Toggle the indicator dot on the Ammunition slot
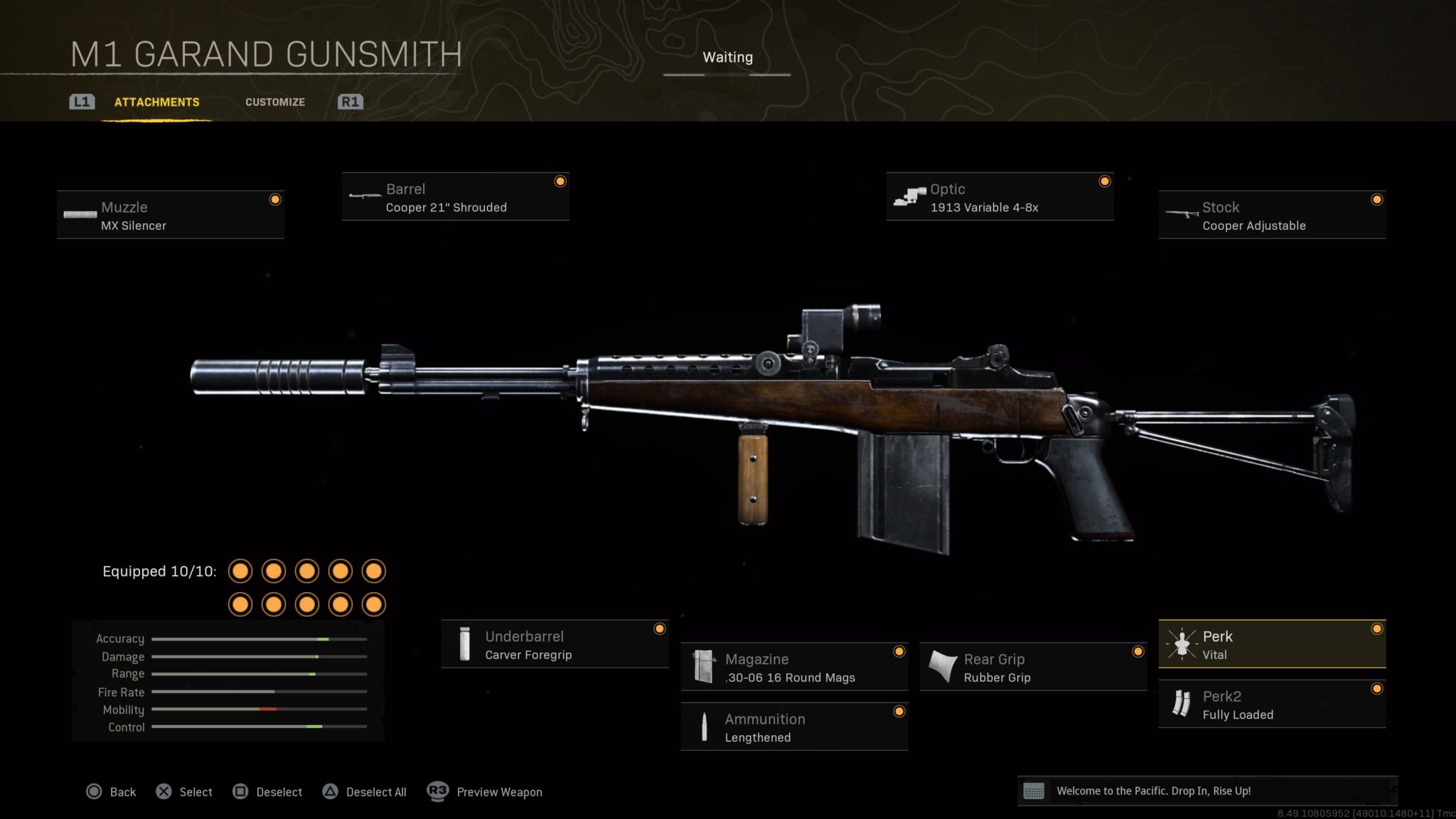The height and width of the screenshot is (819, 1456). click(x=900, y=711)
